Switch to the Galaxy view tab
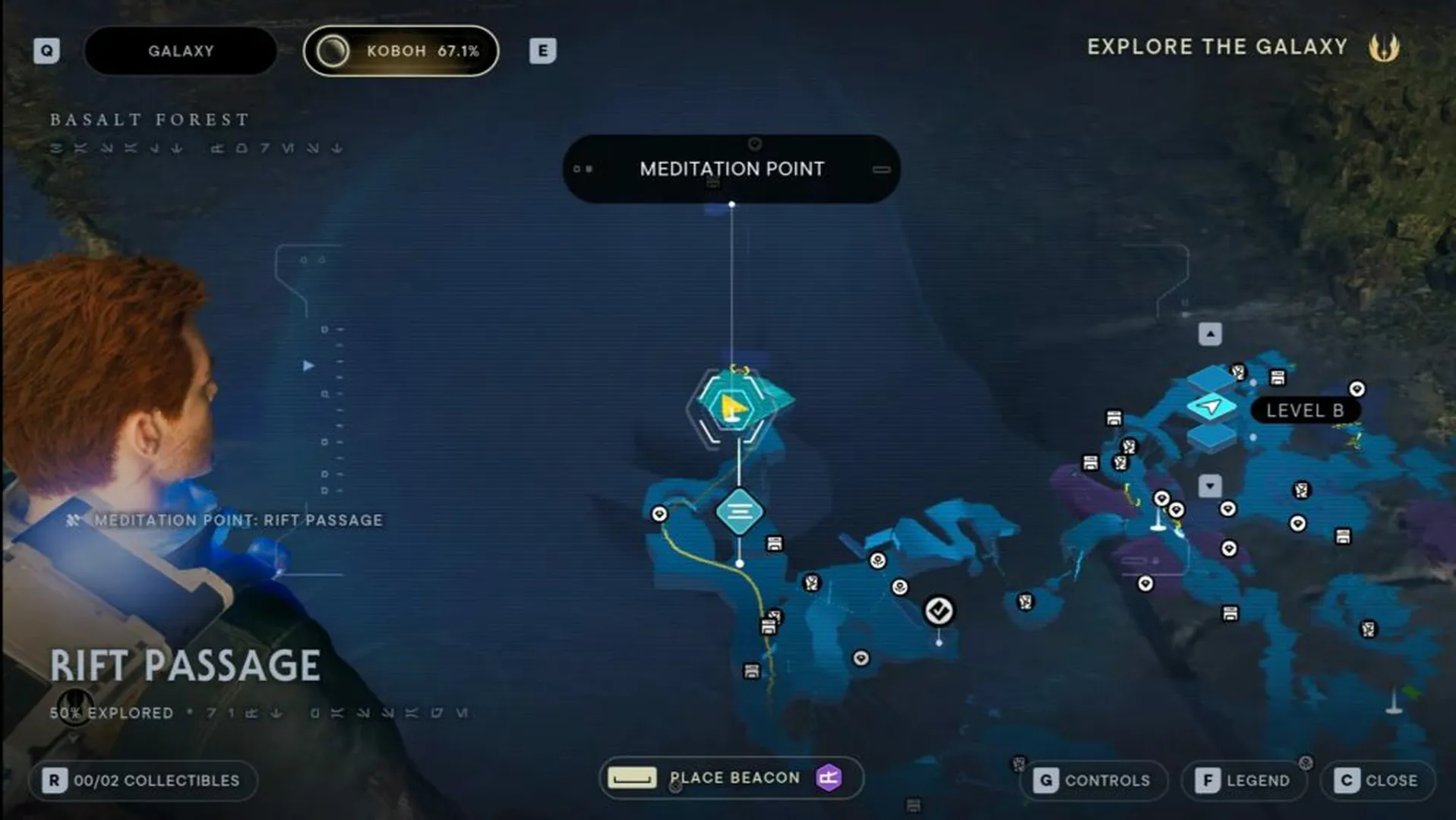 pos(179,51)
